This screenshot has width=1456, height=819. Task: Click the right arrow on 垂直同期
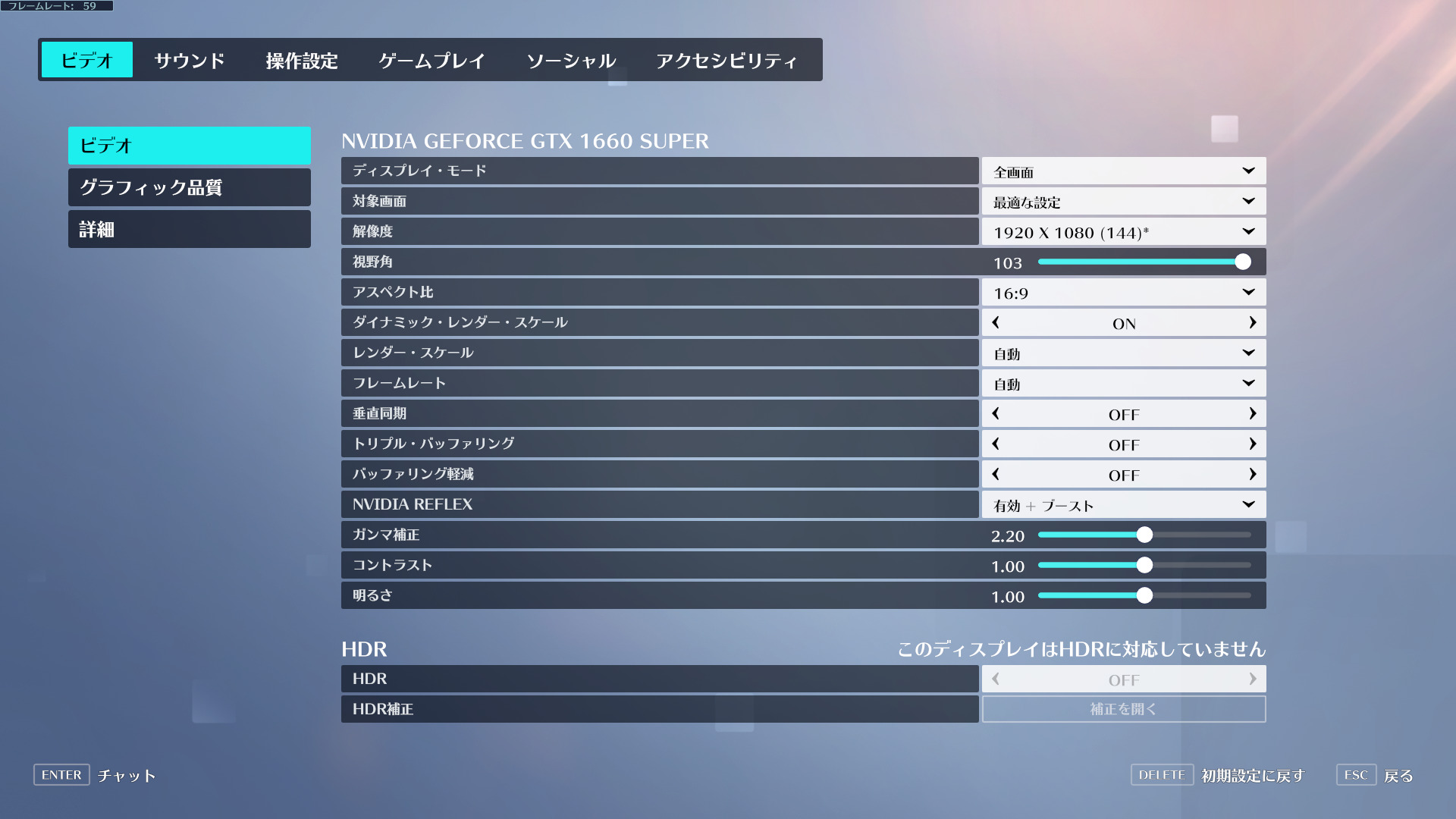pyautogui.click(x=1253, y=413)
